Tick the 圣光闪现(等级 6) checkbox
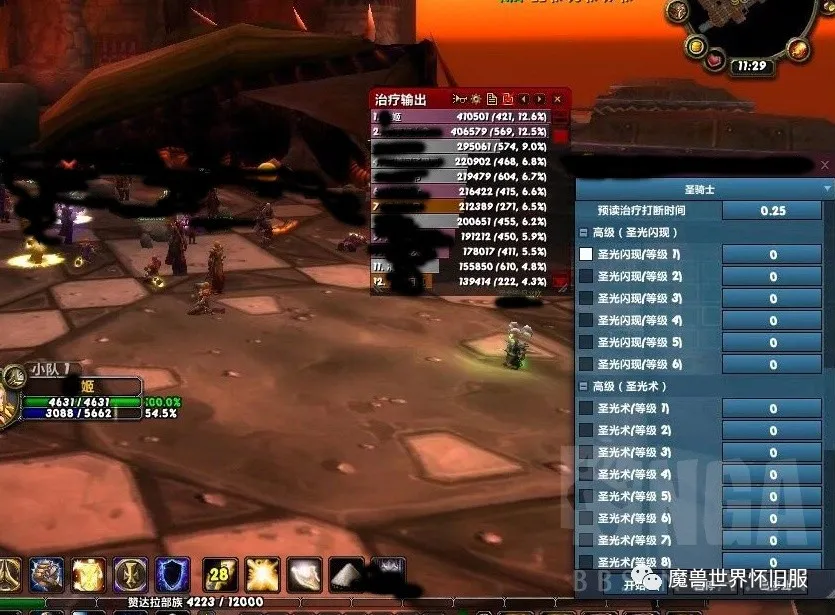 586,364
